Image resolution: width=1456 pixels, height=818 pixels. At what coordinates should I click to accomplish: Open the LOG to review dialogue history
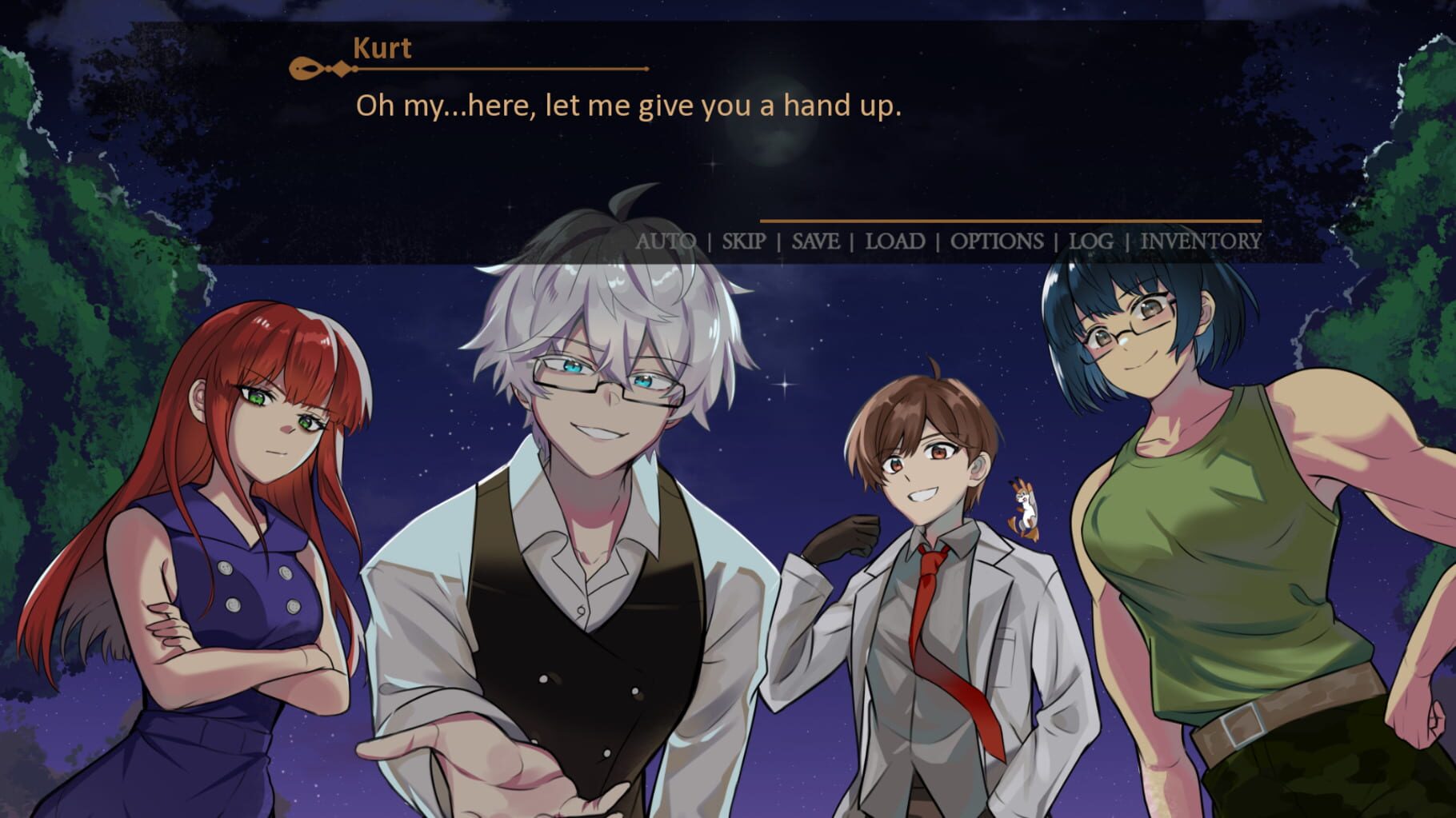(x=1093, y=239)
